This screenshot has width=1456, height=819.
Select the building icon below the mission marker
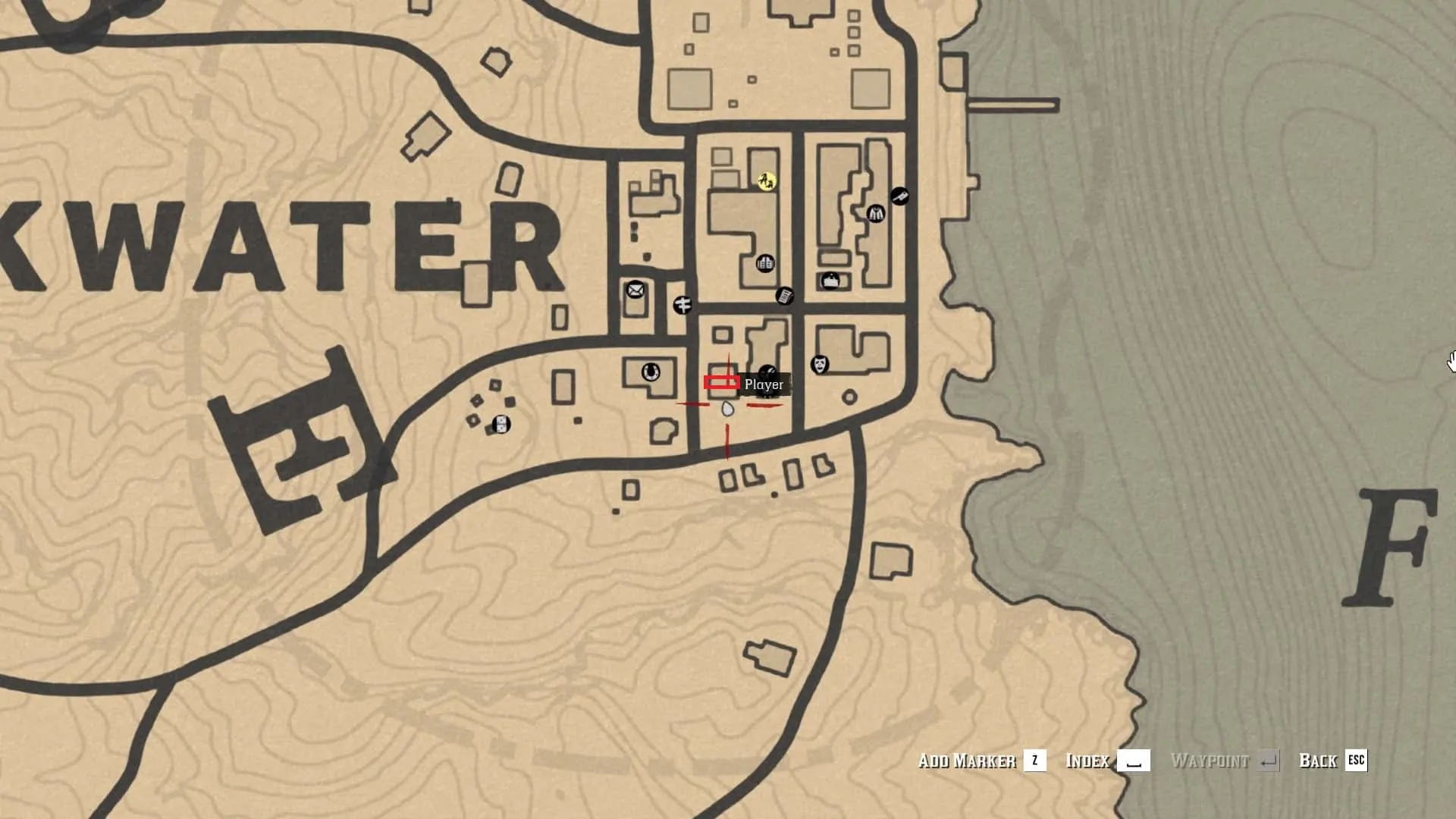click(x=765, y=264)
